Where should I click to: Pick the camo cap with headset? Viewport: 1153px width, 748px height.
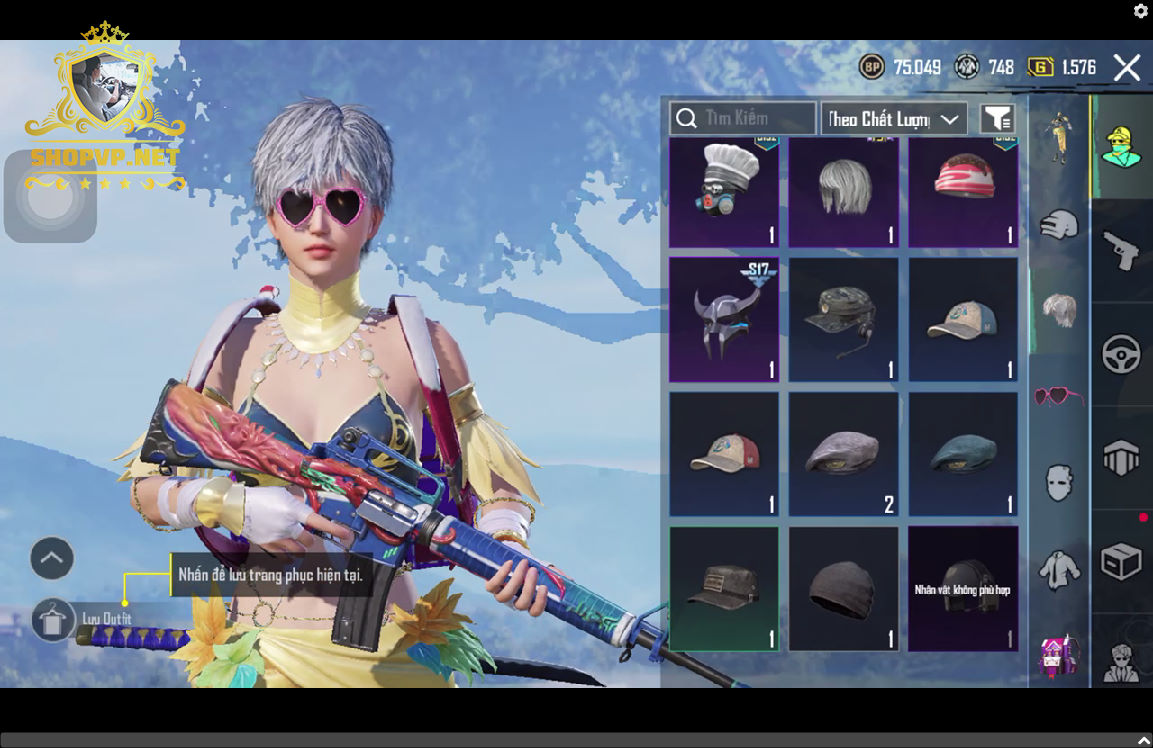click(843, 320)
